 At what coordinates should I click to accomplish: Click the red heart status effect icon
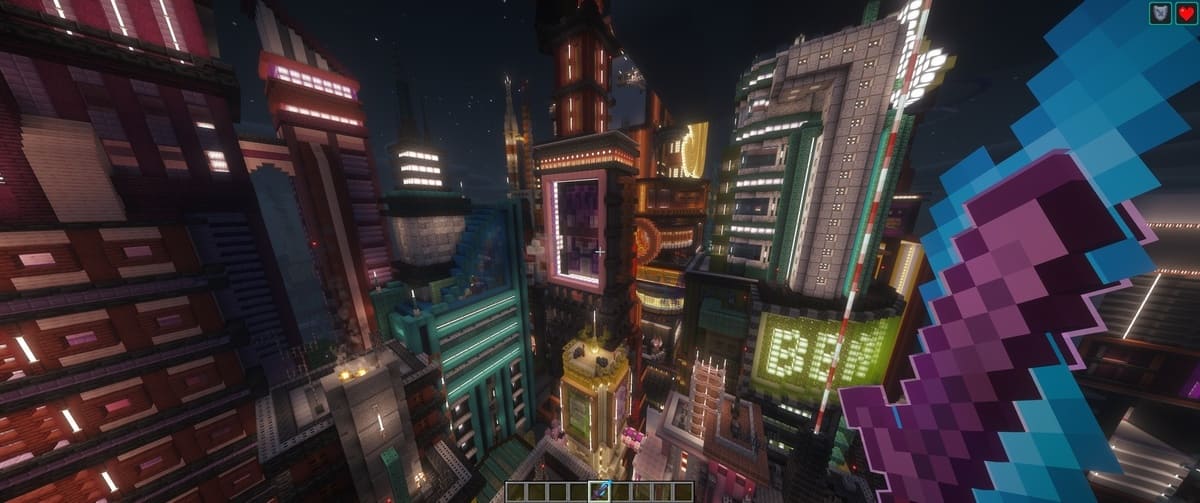coord(1184,12)
